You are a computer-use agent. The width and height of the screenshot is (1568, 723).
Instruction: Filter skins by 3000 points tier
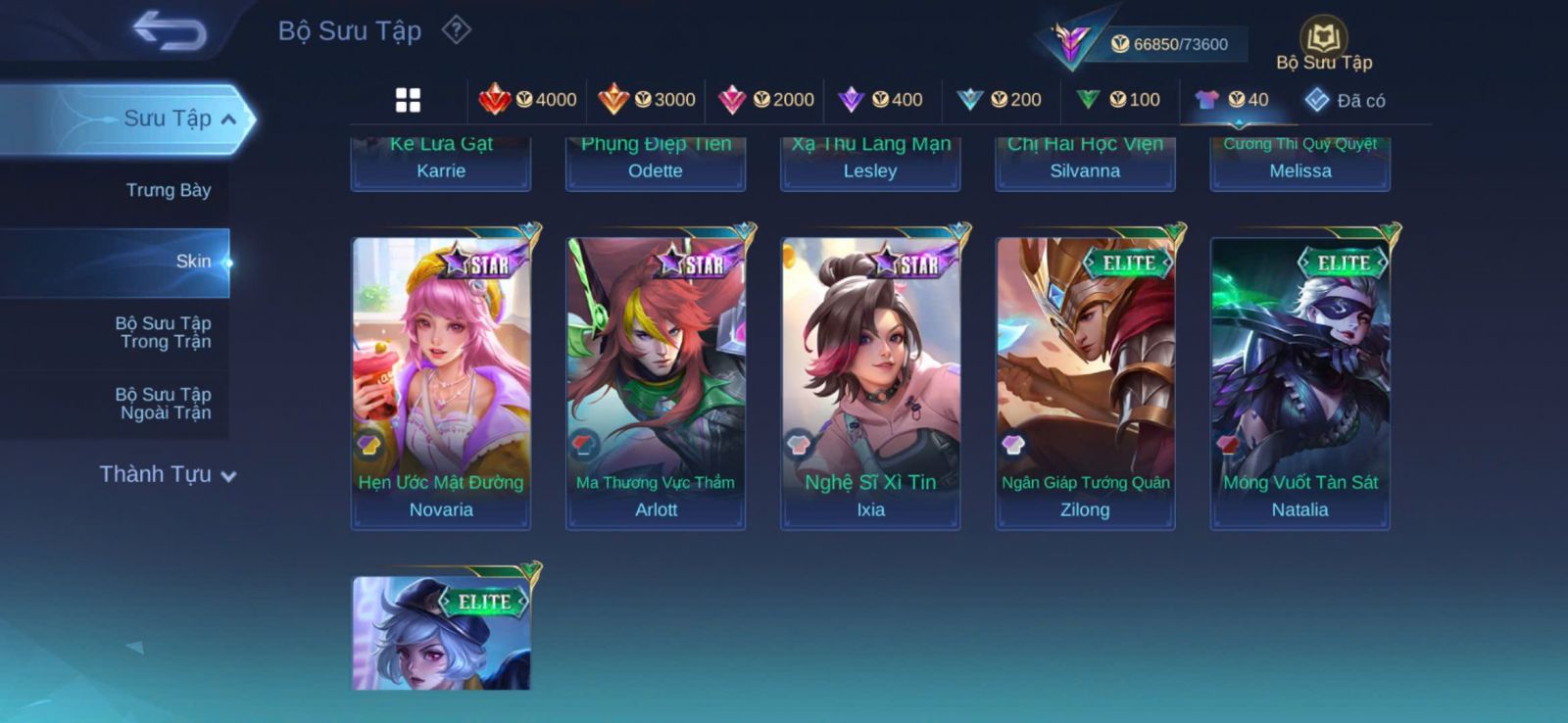[x=648, y=100]
